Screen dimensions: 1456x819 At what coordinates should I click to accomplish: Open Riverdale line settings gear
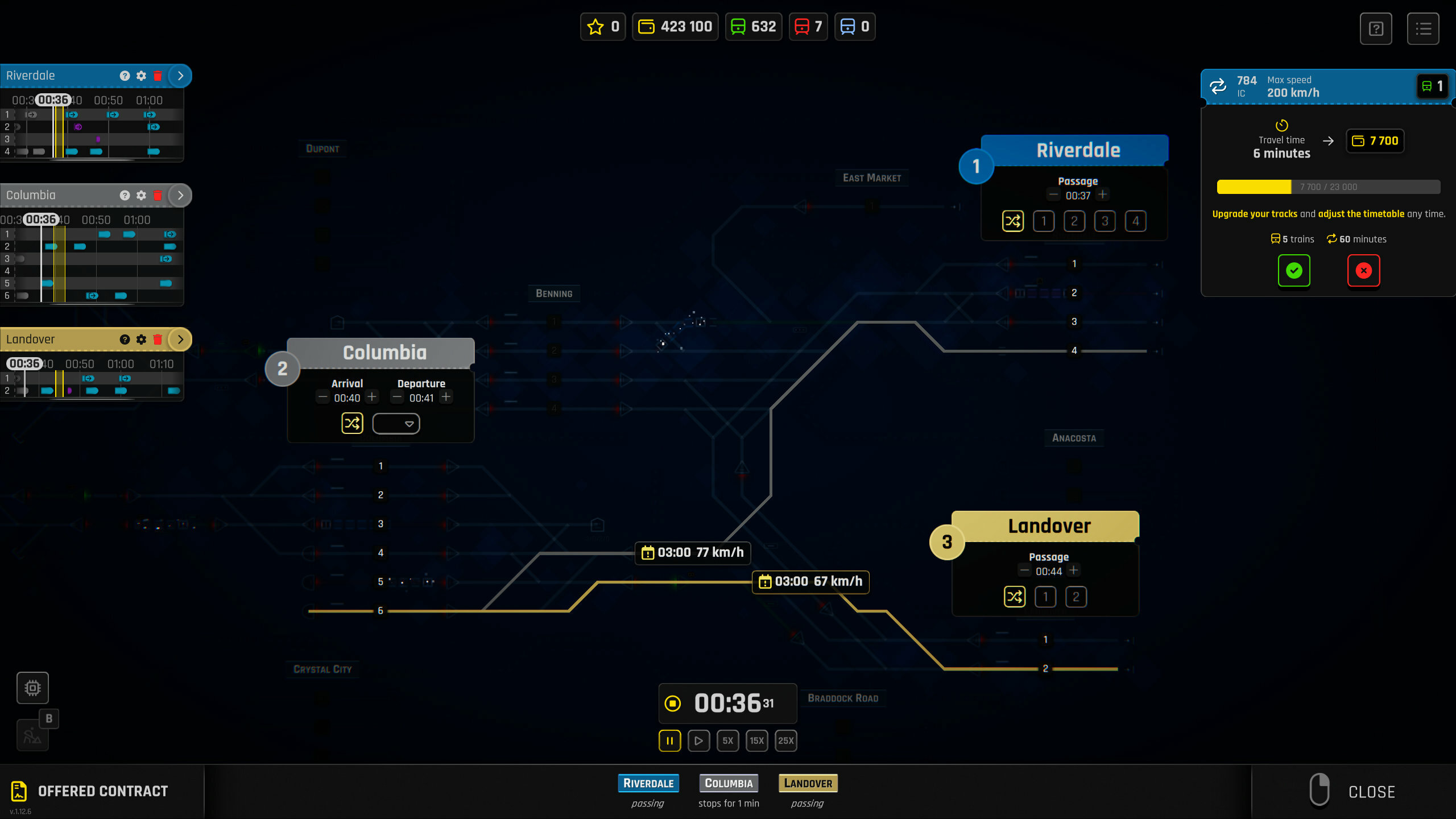(x=141, y=75)
